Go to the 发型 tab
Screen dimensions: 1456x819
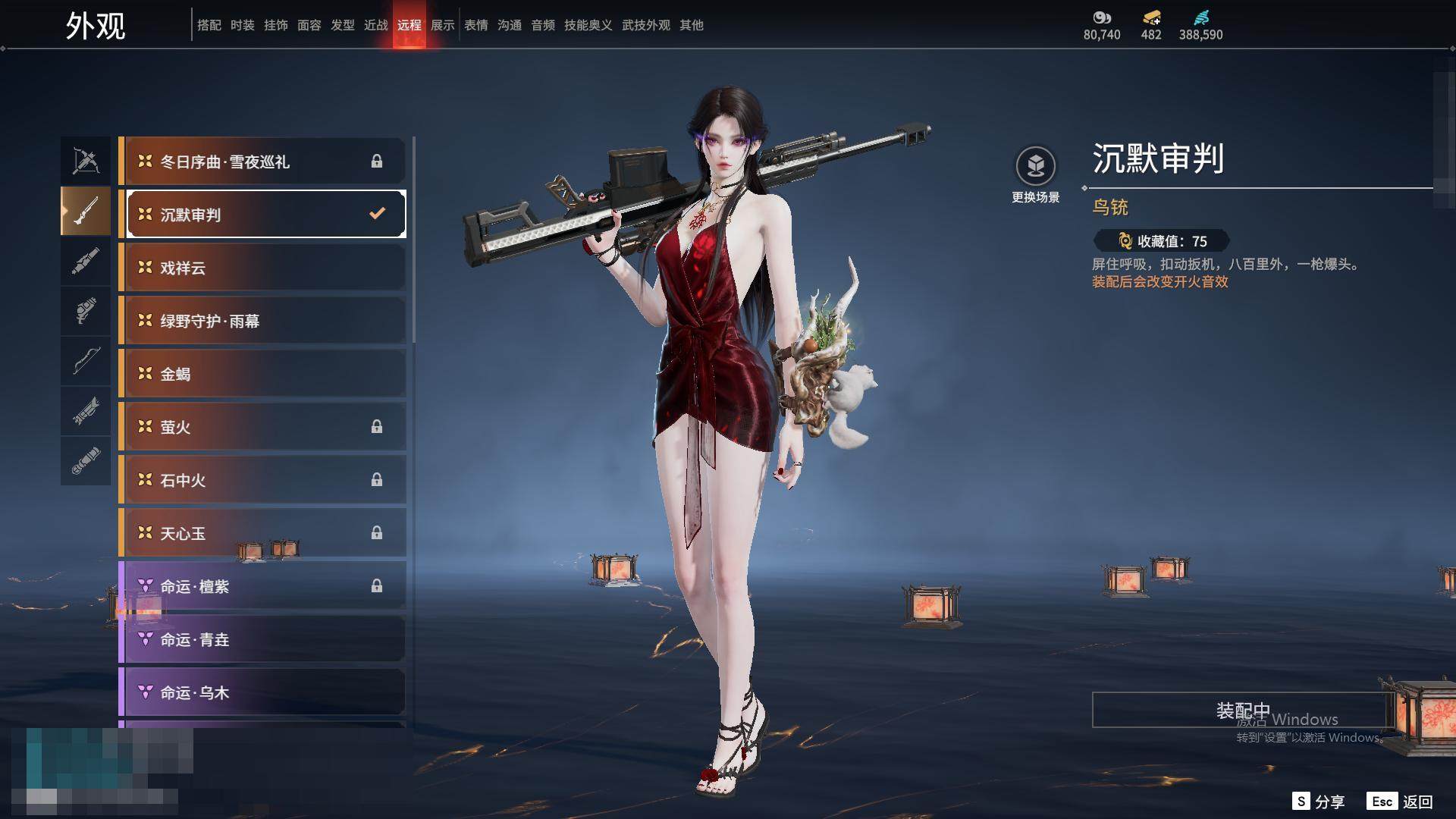(x=343, y=25)
